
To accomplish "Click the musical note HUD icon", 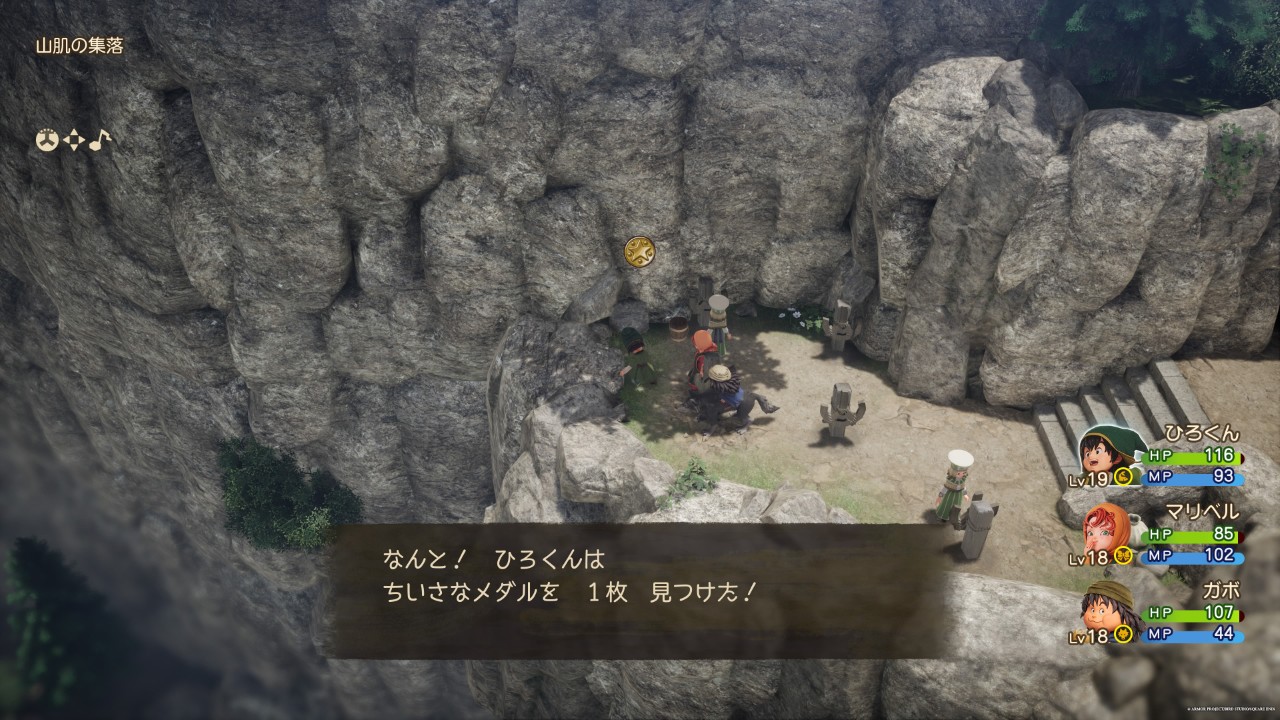I will 99,141.
